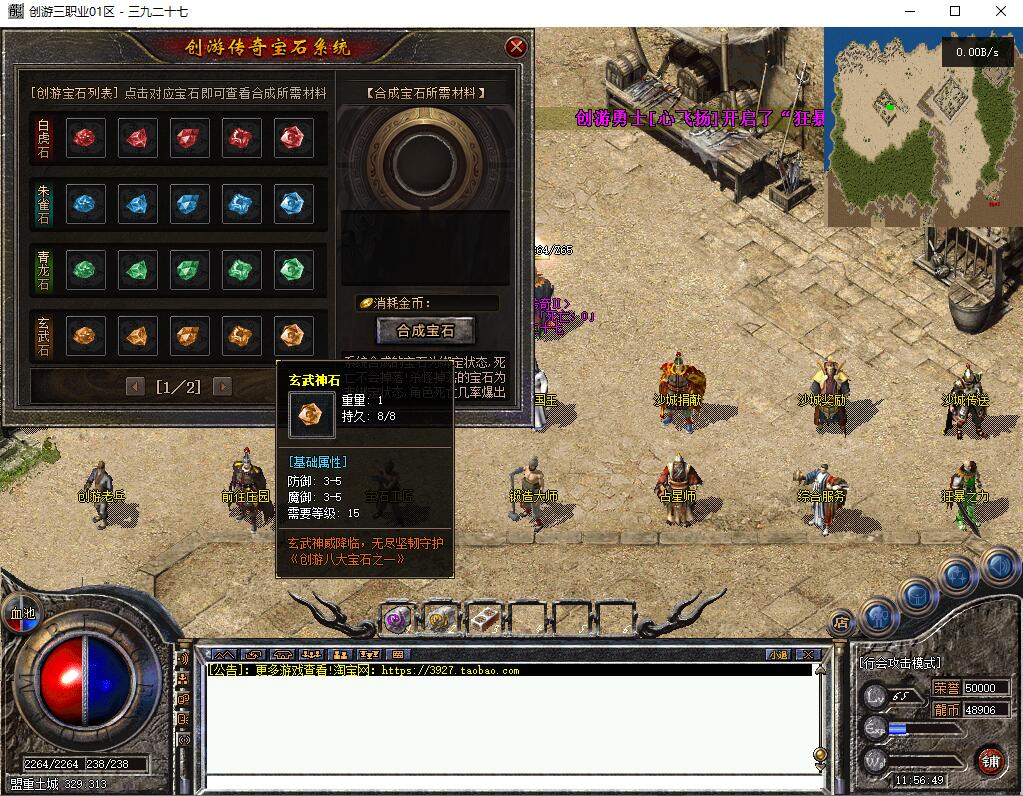Use the purple swirl item in hotbar
This screenshot has width=1023, height=796.
pos(399,619)
